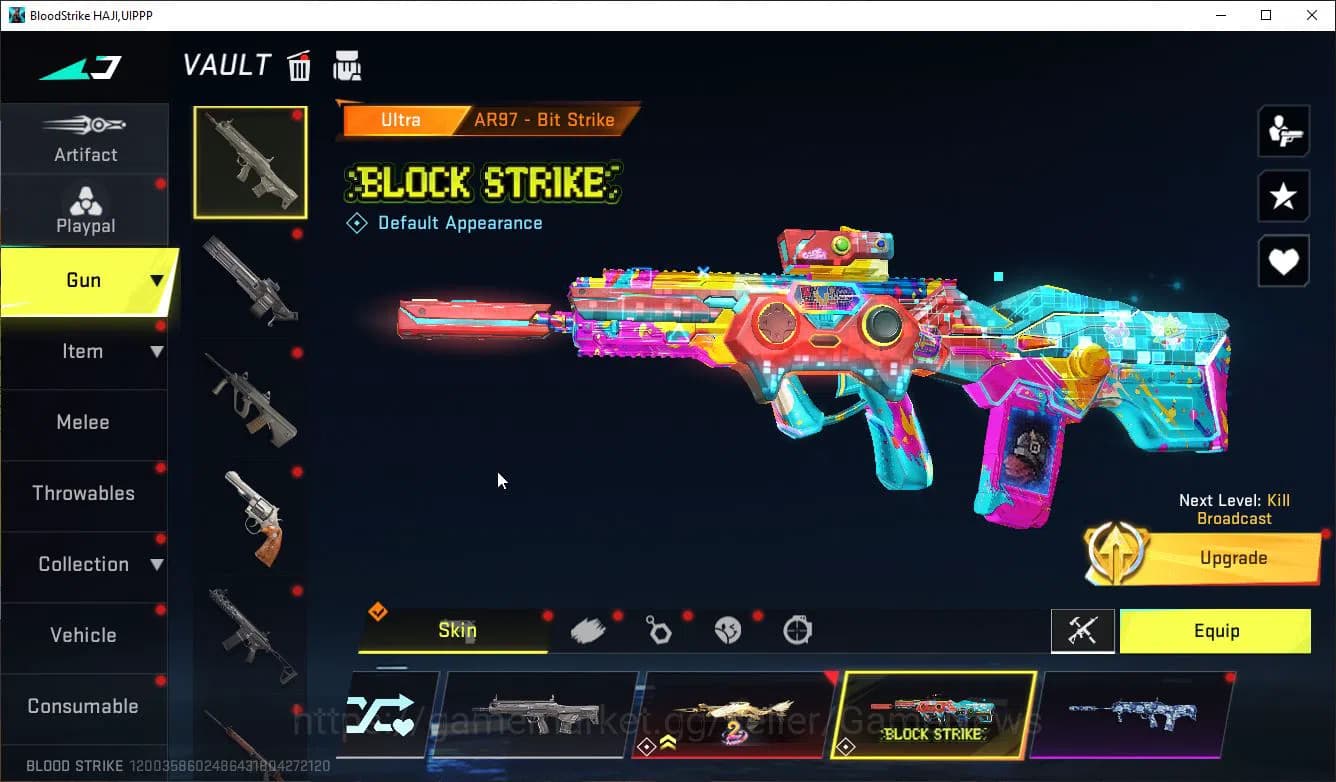Click the crossed-weapons loadout icon beside Equip

[1083, 631]
